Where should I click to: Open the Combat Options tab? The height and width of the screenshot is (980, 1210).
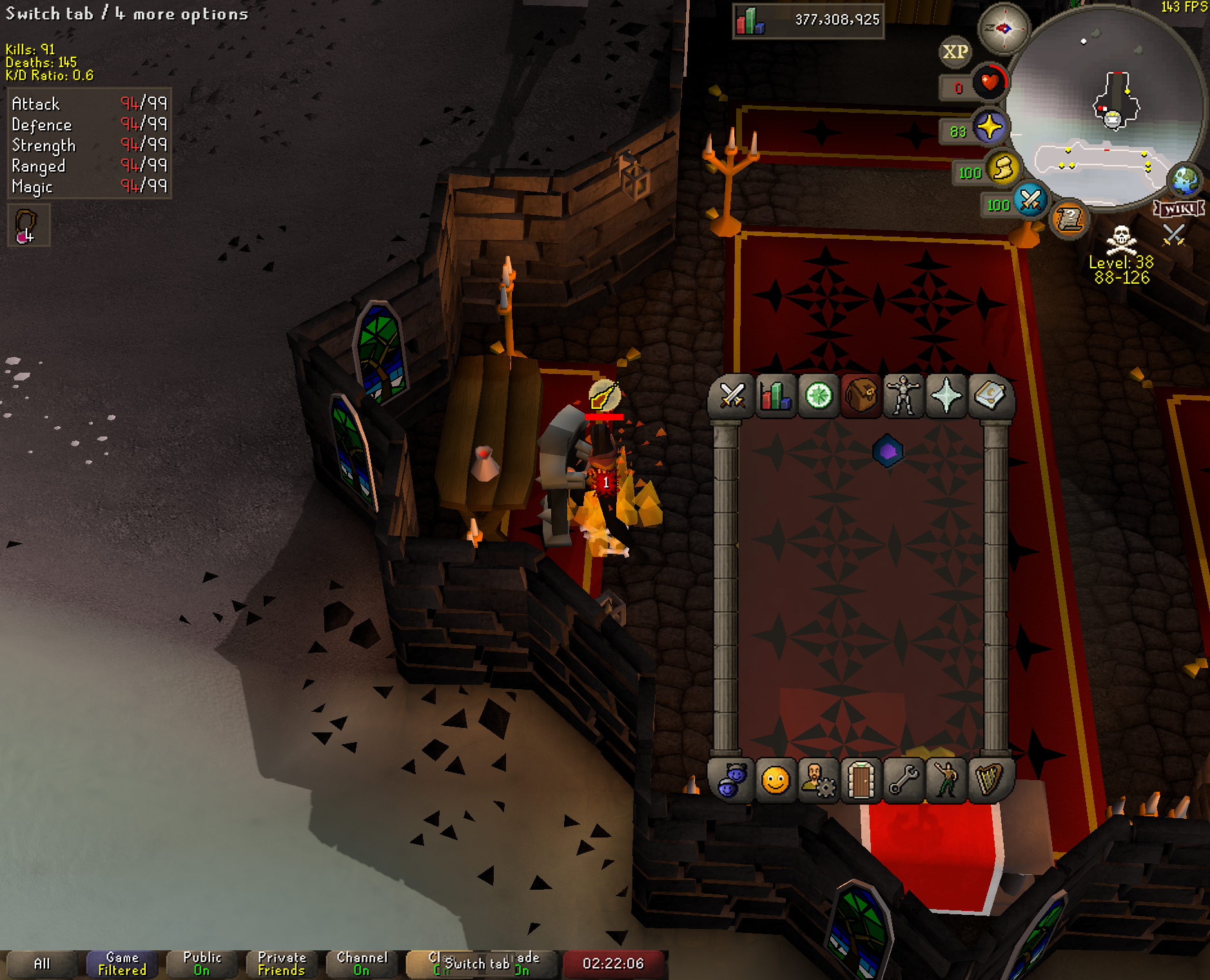(732, 396)
